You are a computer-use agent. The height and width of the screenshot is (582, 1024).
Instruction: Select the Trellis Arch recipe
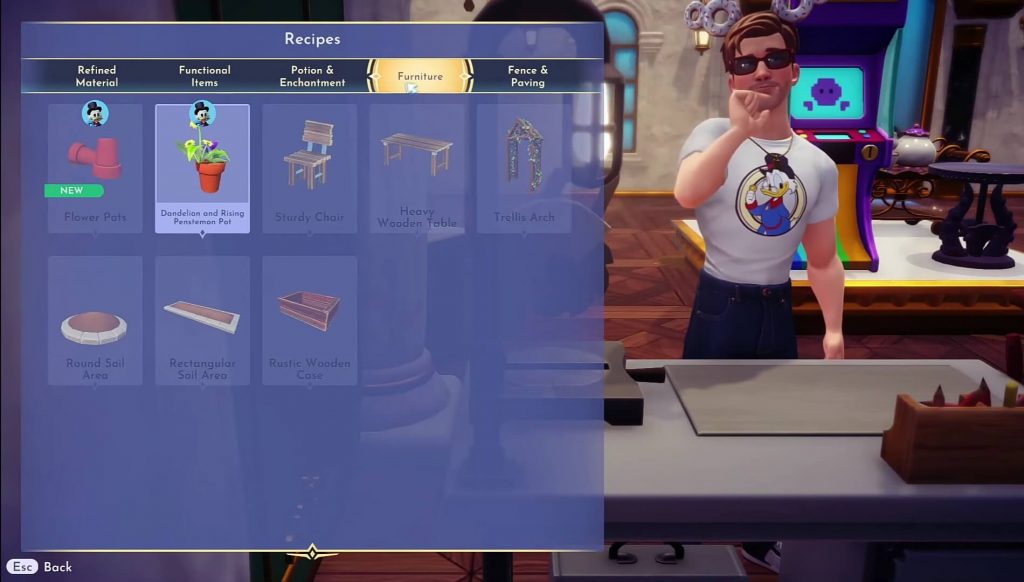524,168
